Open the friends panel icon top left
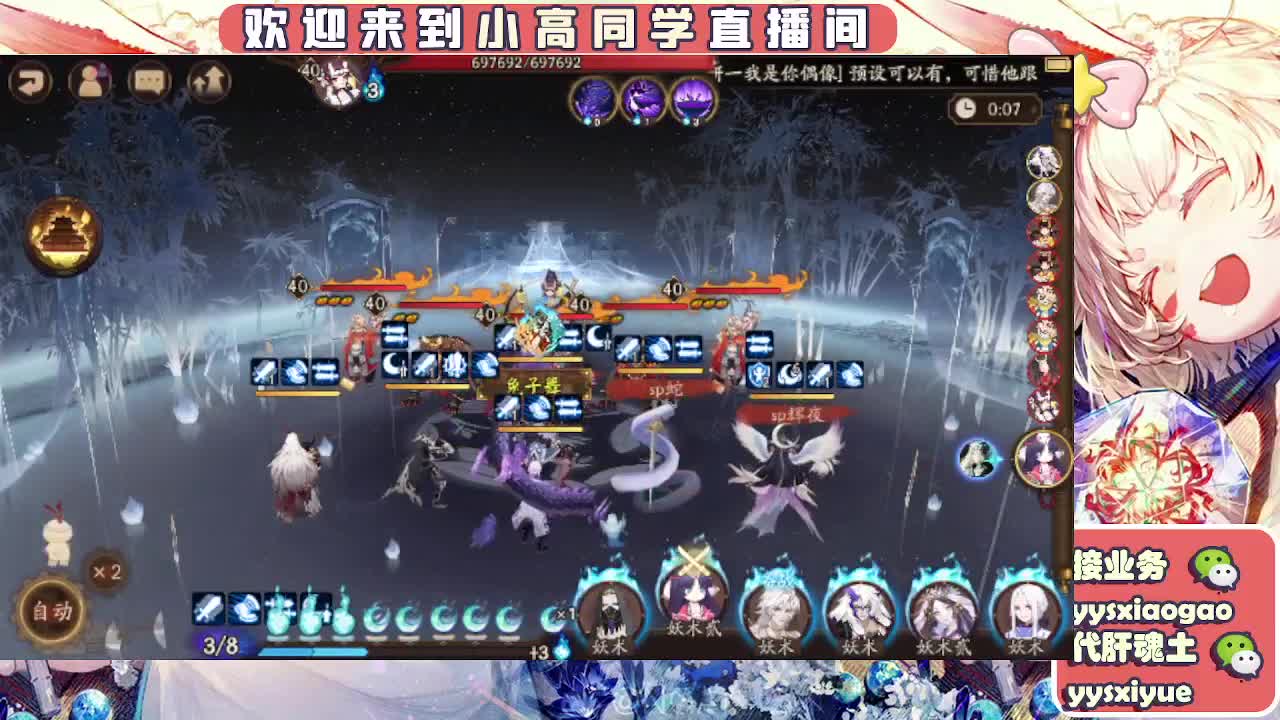Image resolution: width=1280 pixels, height=720 pixels. (x=91, y=81)
